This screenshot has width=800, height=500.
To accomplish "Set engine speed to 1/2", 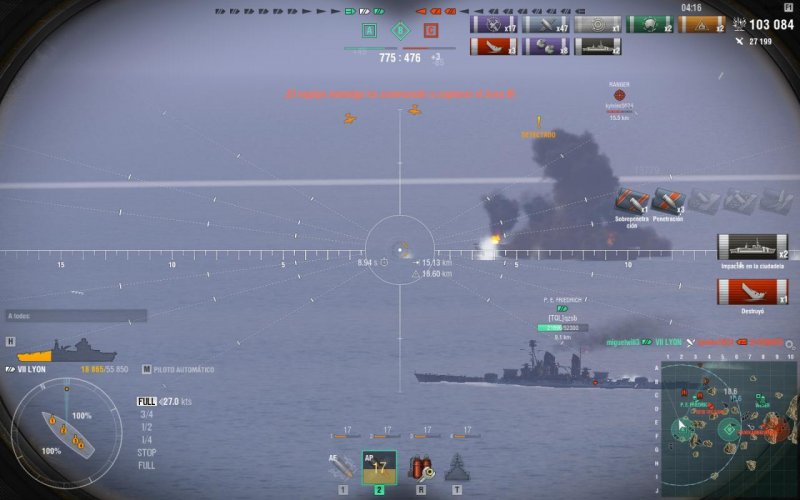I will tap(146, 427).
